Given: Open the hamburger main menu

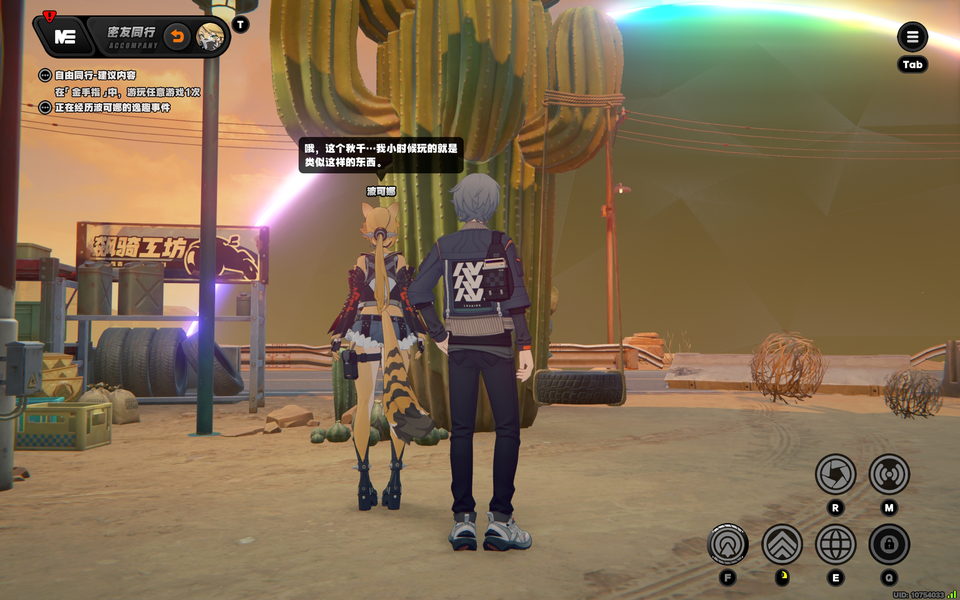Looking at the screenshot, I should click(x=912, y=38).
